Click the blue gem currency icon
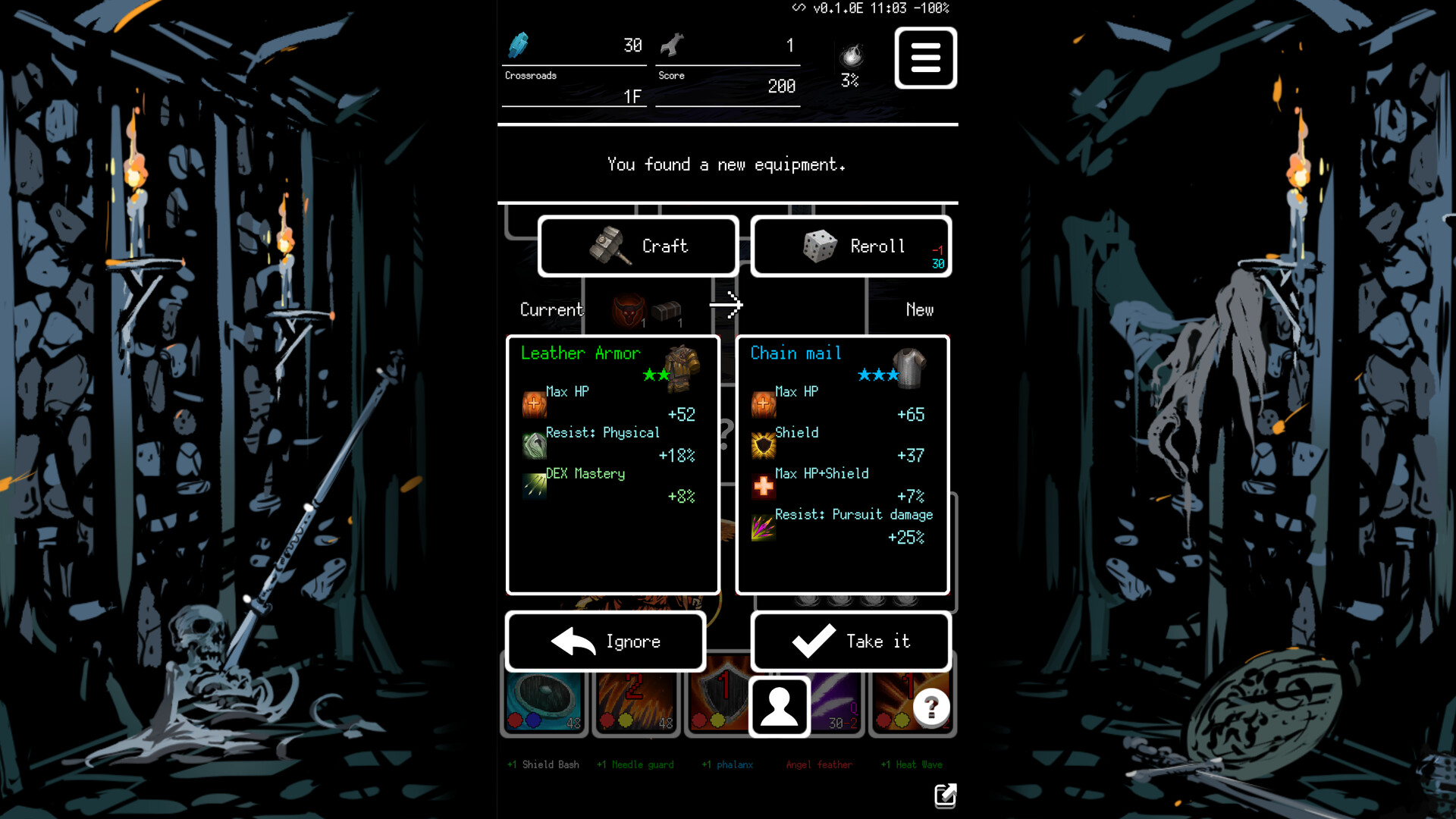Image resolution: width=1456 pixels, height=819 pixels. (x=519, y=45)
